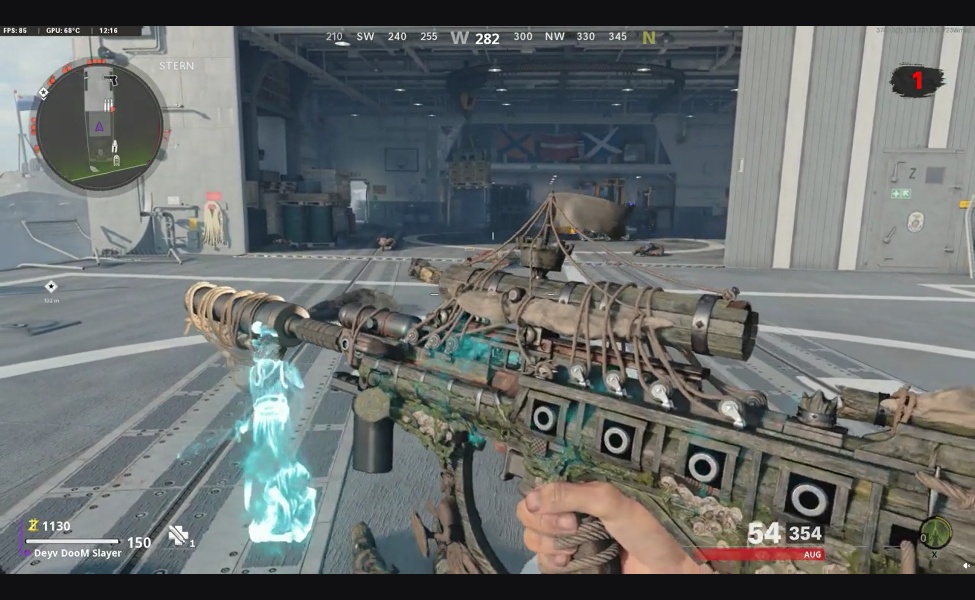The image size is (975, 600).
Task: Activate the green field upgrade icon
Action: point(935,531)
